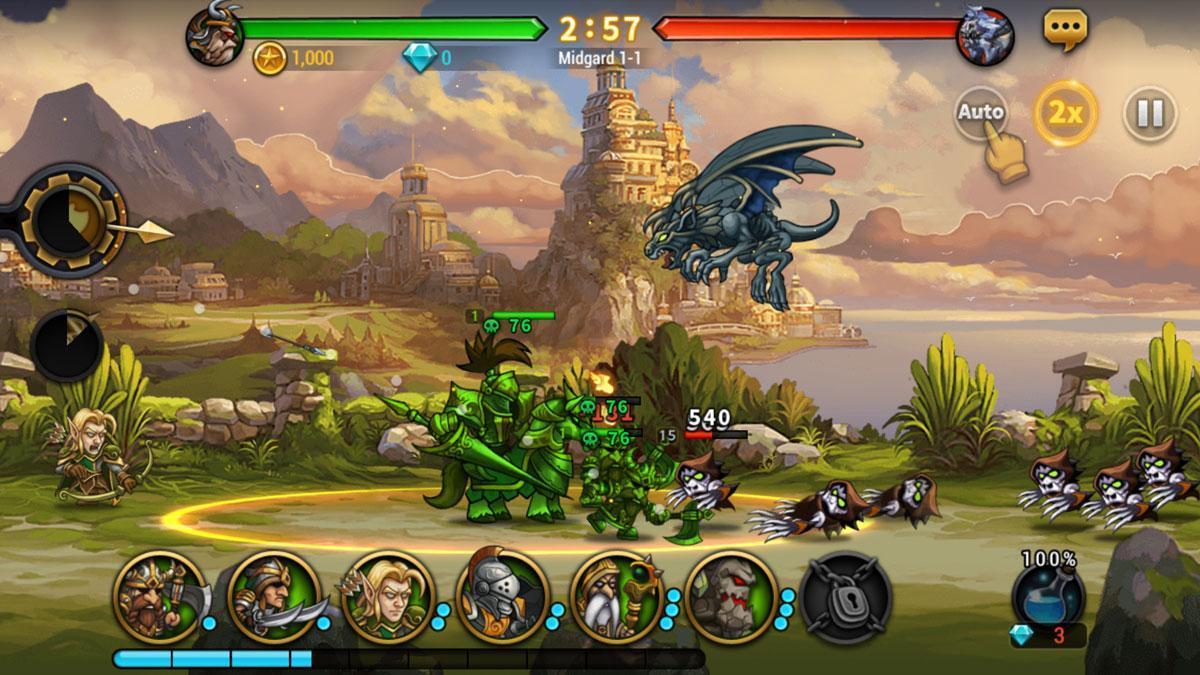The image size is (1200, 675).
Task: Toggle the Auto battle button
Action: click(x=980, y=113)
